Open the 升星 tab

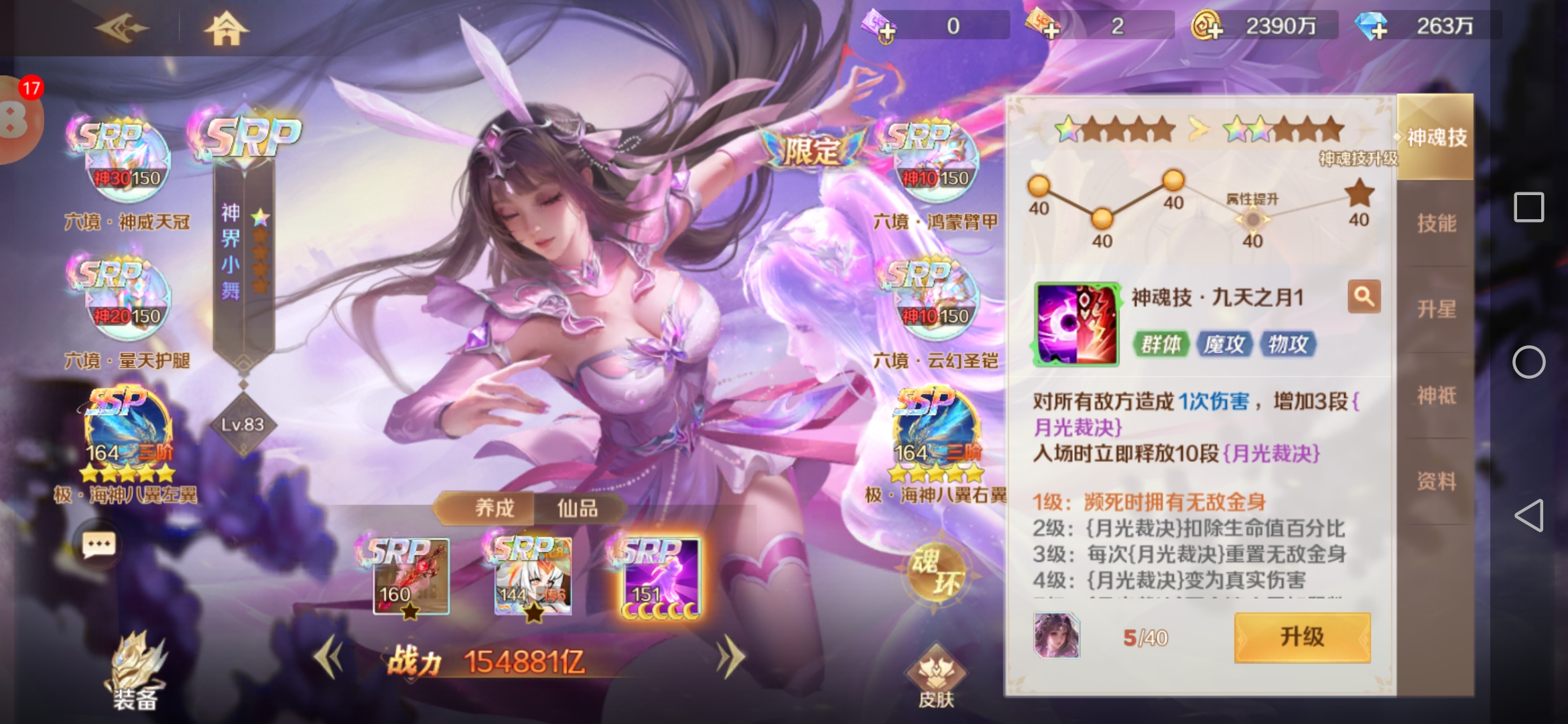1436,309
